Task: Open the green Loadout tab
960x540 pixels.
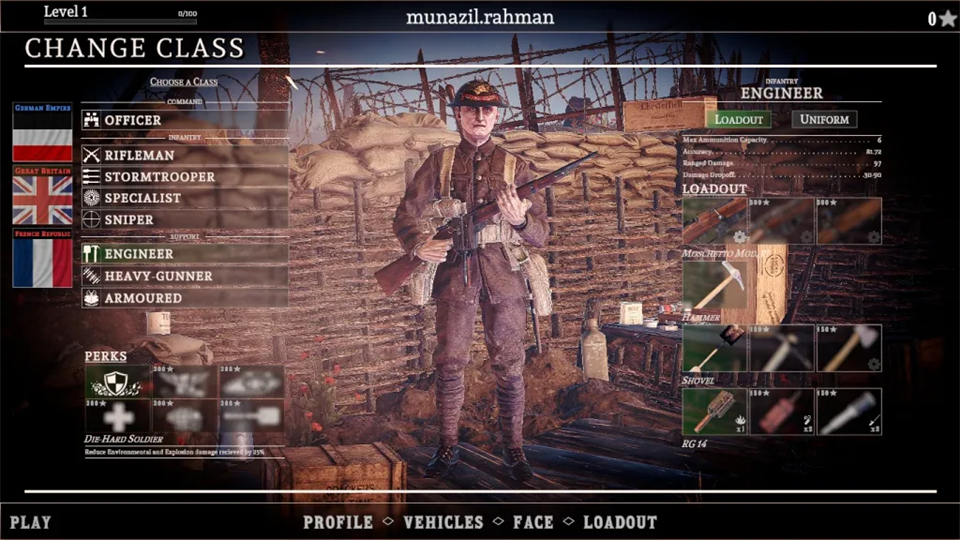Action: pos(738,119)
